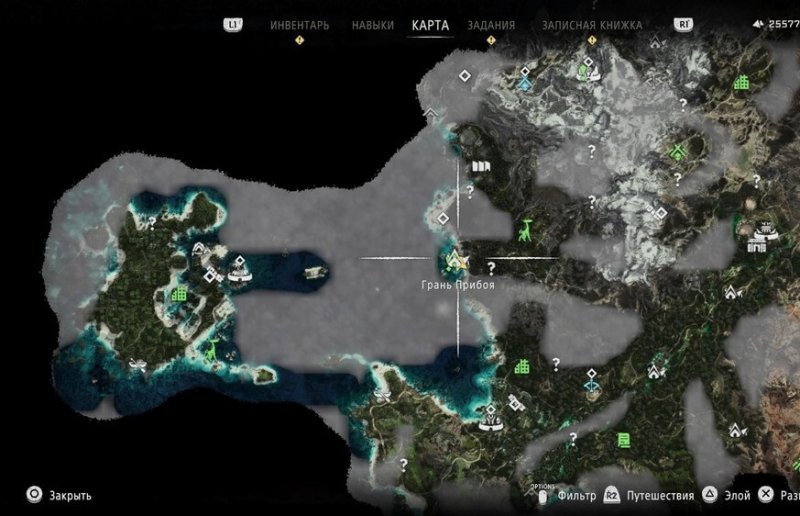Click the Фильтр map filter option
The image size is (800, 516).
point(577,495)
